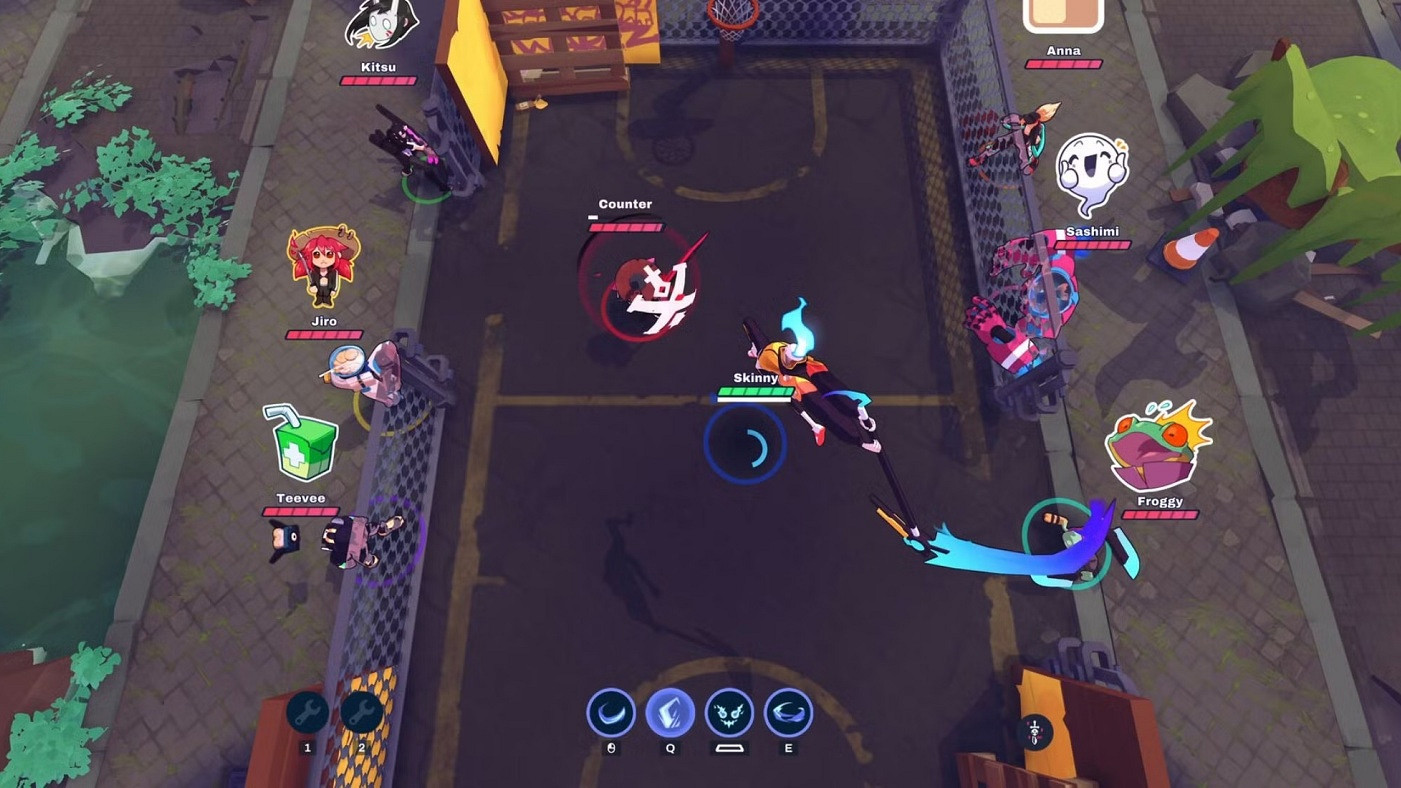Image resolution: width=1401 pixels, height=788 pixels.
Task: Click the Skinny name label
Action: (x=757, y=378)
